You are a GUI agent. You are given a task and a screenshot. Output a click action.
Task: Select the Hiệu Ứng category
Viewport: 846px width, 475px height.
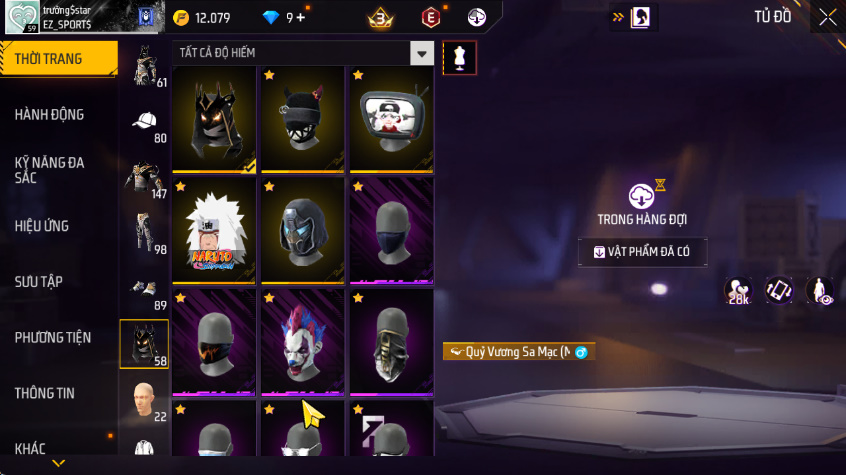(x=42, y=225)
